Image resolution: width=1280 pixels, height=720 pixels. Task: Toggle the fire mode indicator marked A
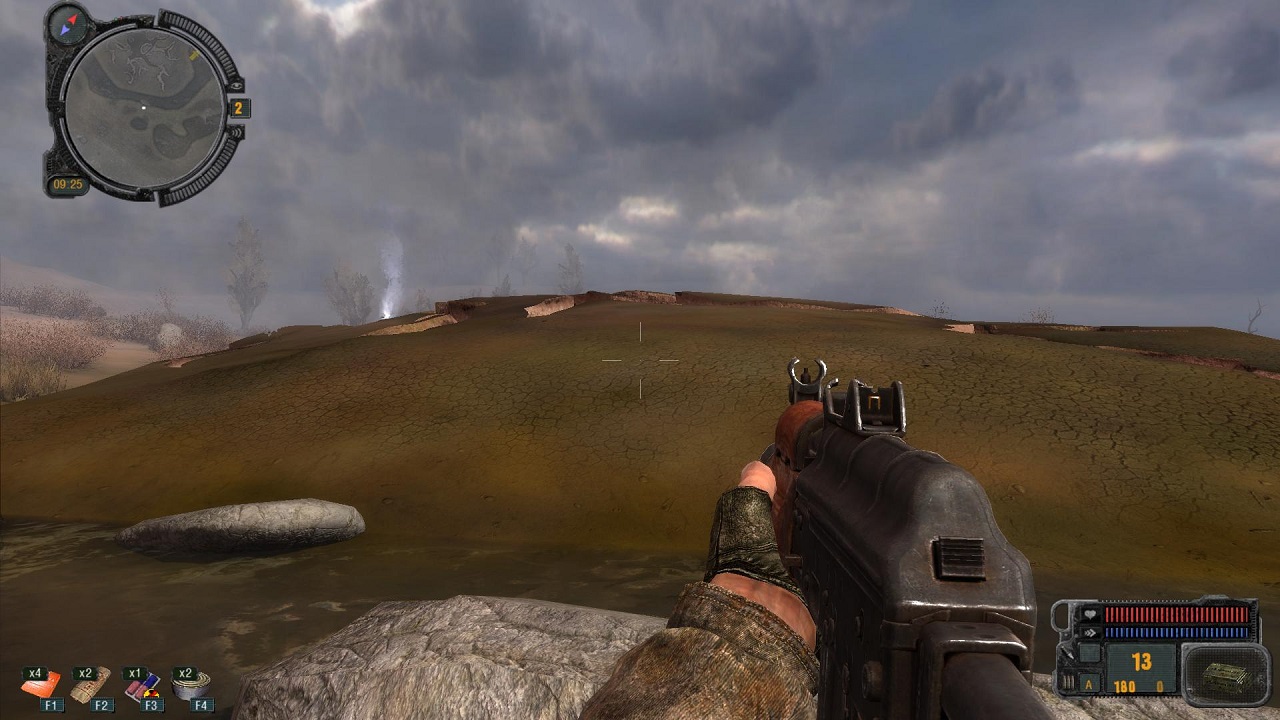click(x=1091, y=684)
